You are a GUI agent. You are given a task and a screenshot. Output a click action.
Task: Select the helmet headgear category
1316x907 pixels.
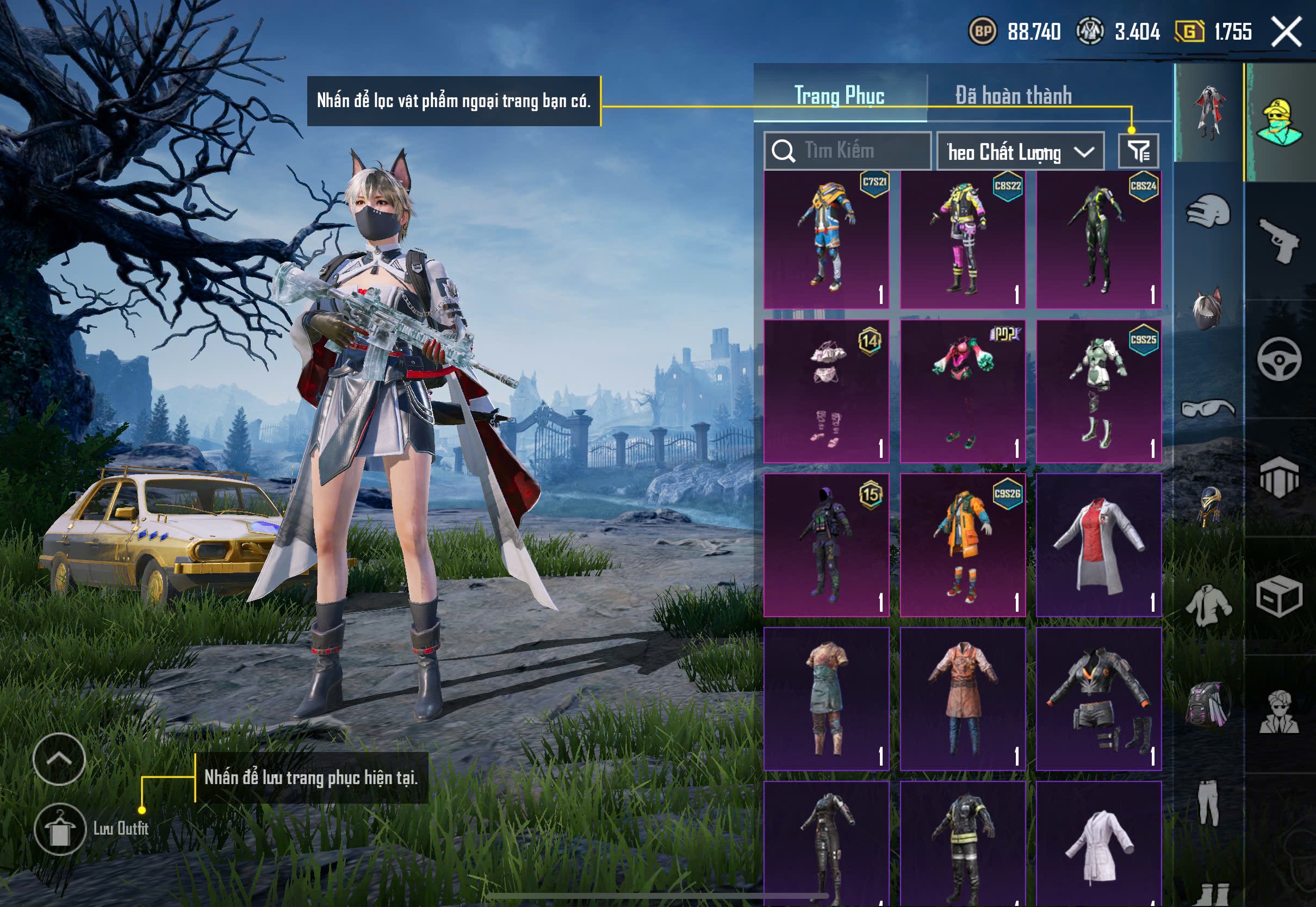pos(1209,211)
